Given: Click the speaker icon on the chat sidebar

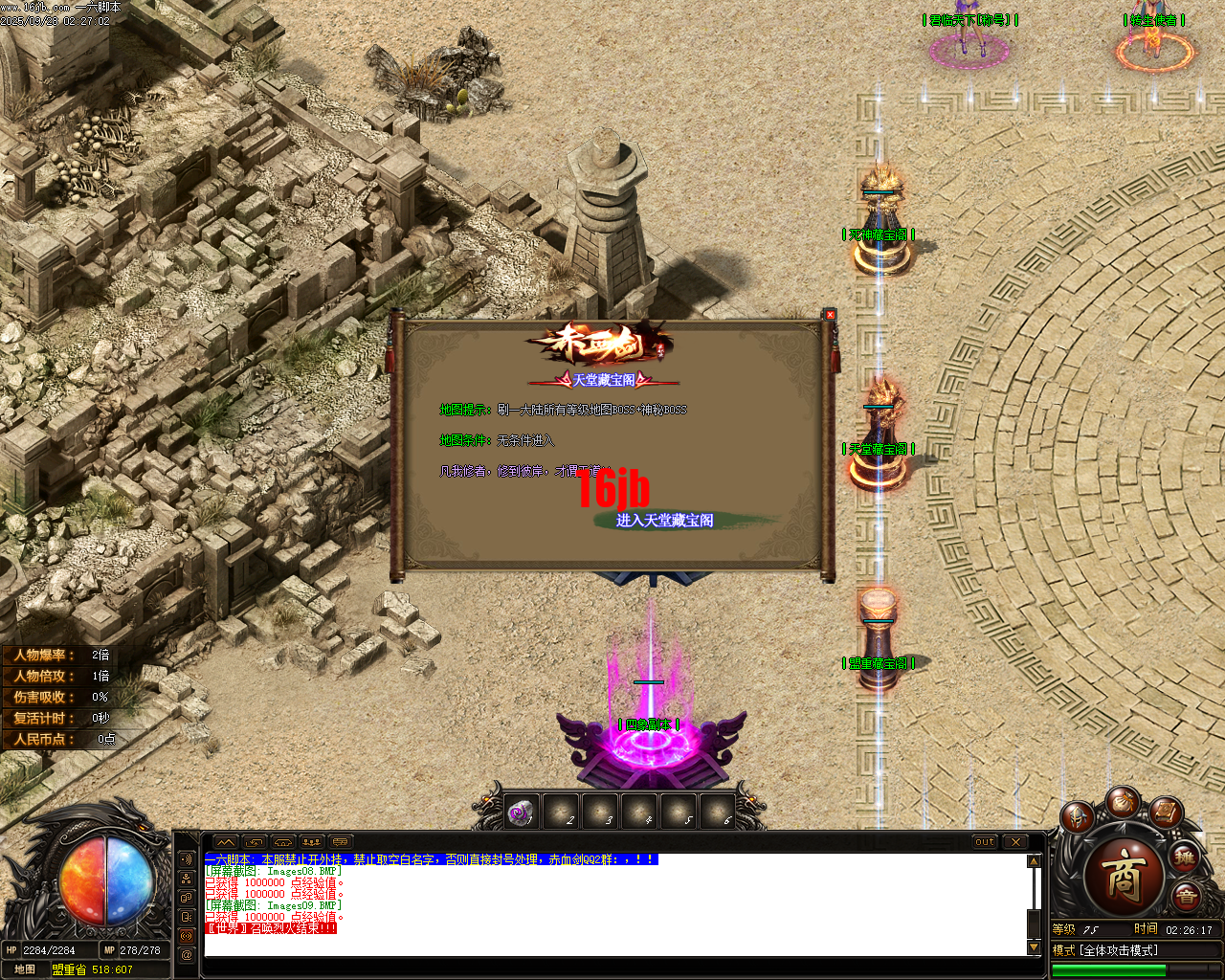Looking at the screenshot, I should pyautogui.click(x=187, y=859).
